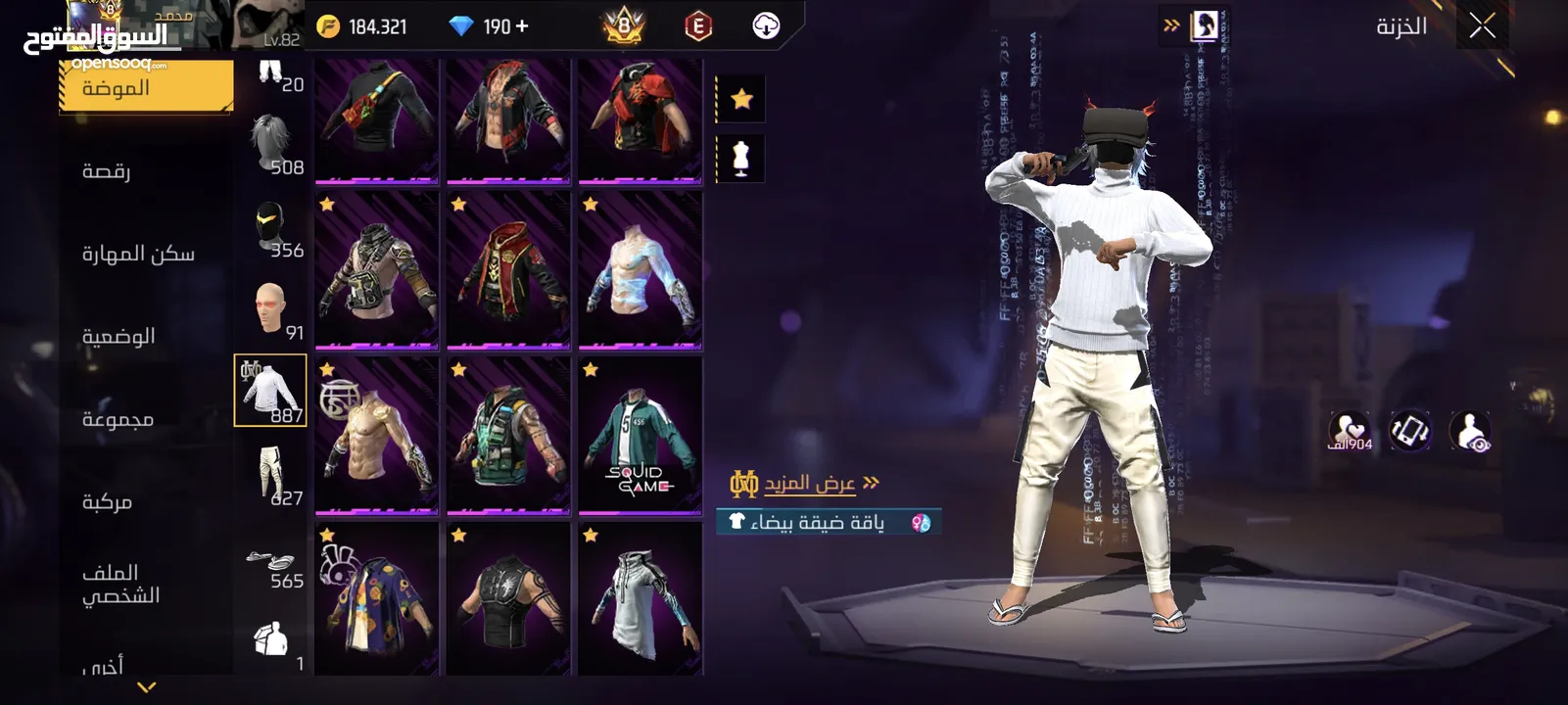1568x705 pixels.
Task: Open the black mask category with 356 items
Action: [271, 228]
